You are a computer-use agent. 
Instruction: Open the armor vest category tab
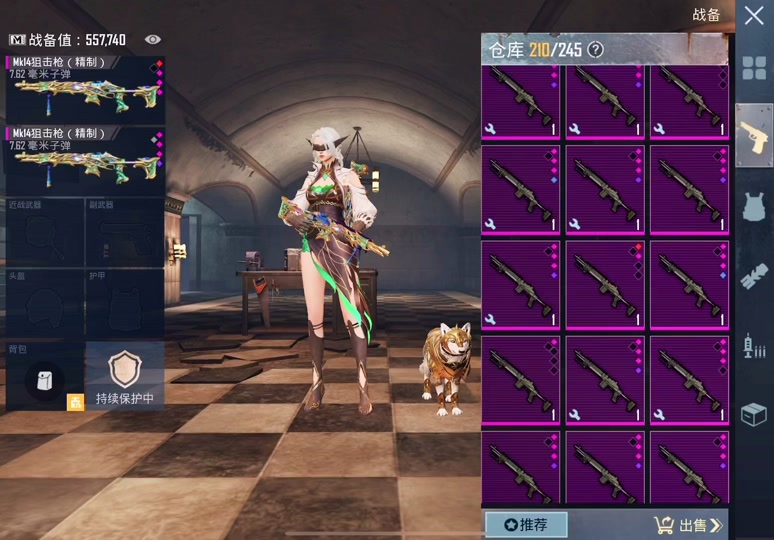753,207
